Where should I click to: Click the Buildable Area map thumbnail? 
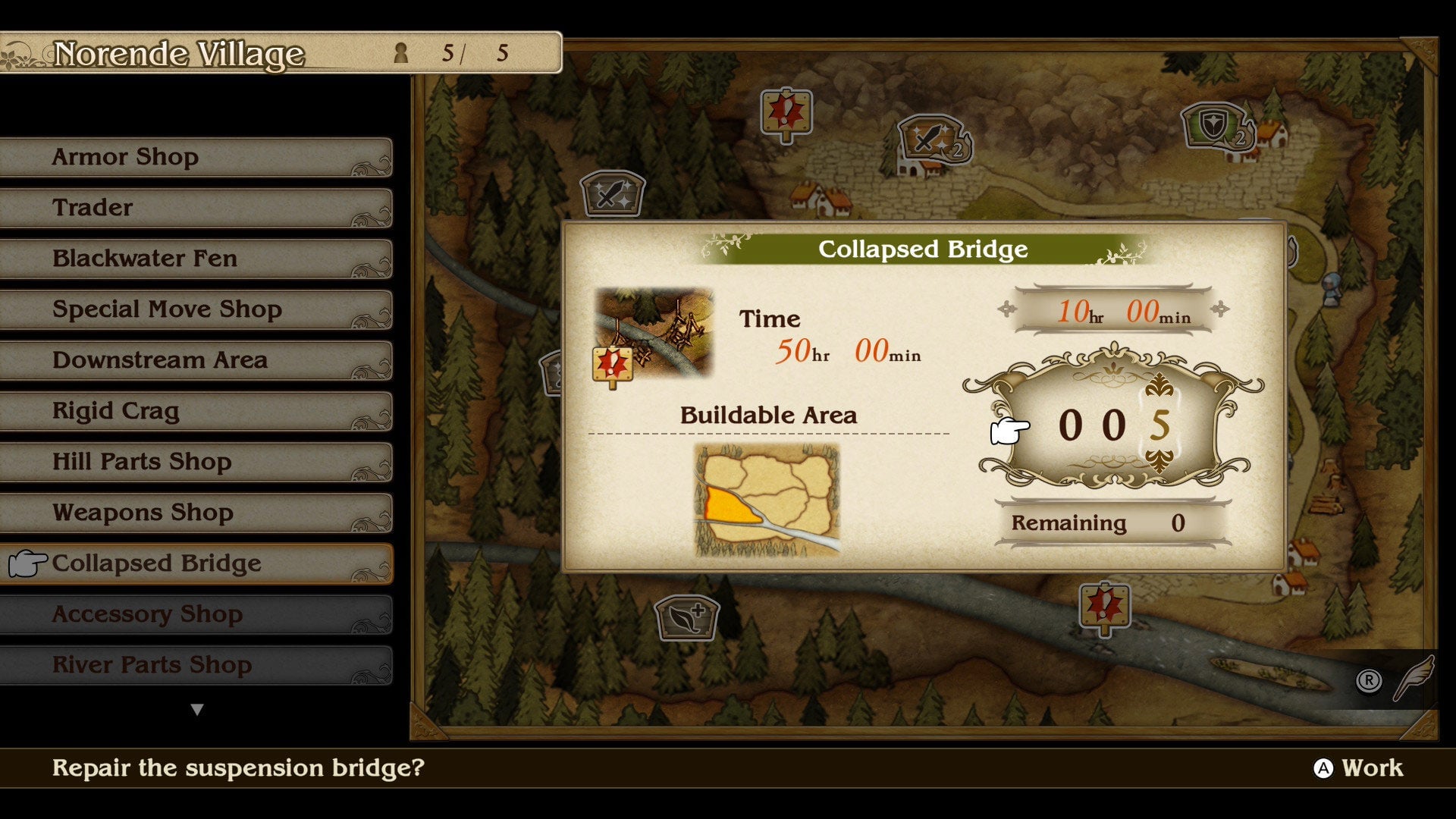click(x=767, y=500)
